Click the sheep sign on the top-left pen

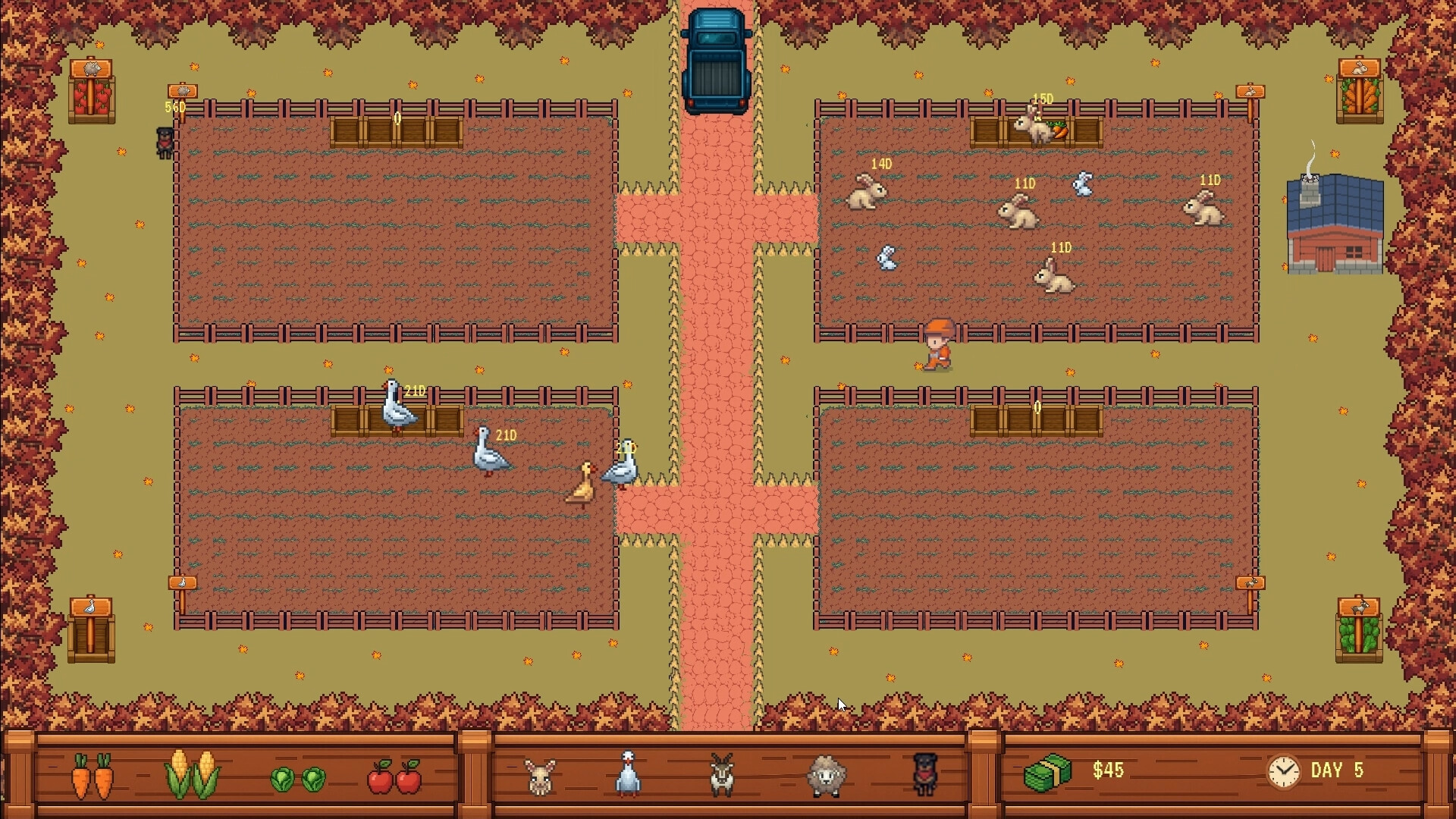tap(182, 91)
